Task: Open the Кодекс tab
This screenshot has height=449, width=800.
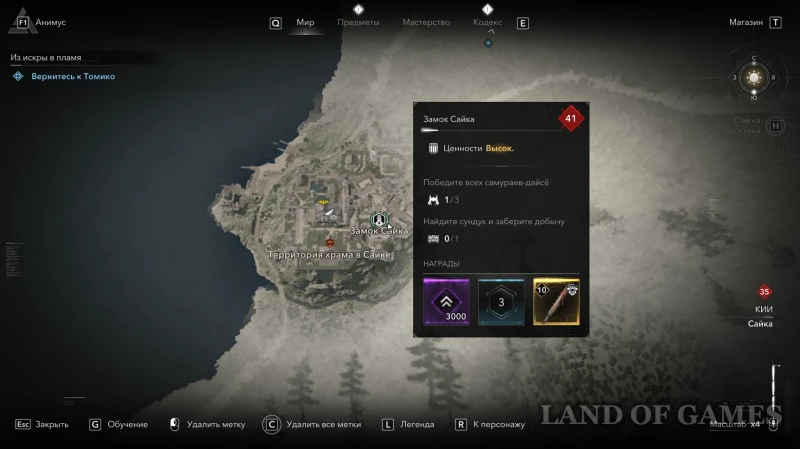Action: click(487, 22)
